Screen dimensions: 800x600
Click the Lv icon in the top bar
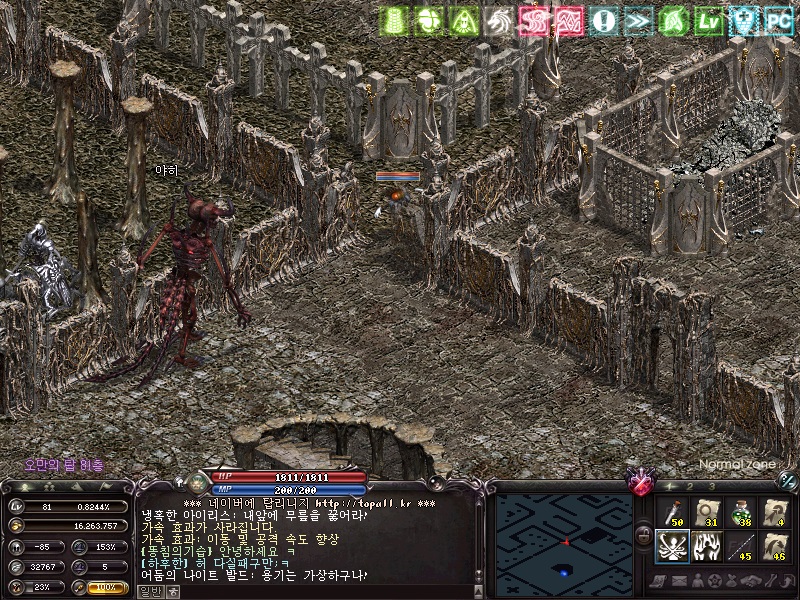pyautogui.click(x=709, y=20)
